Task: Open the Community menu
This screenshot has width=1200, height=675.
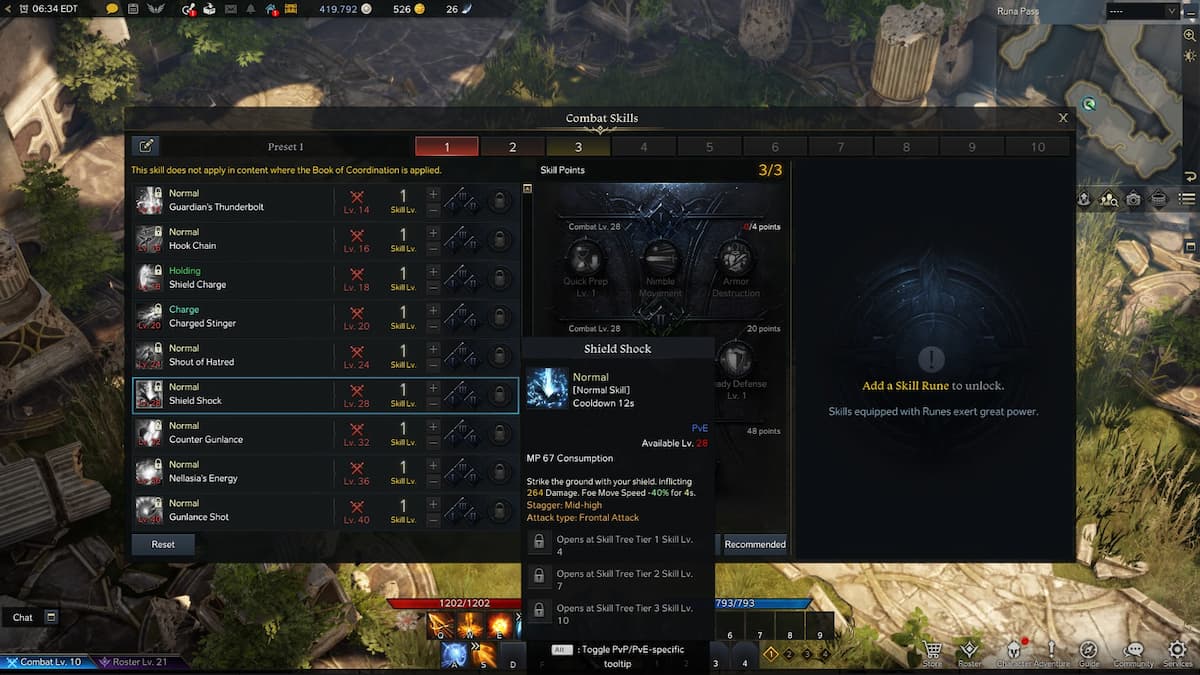Action: pos(1134,651)
